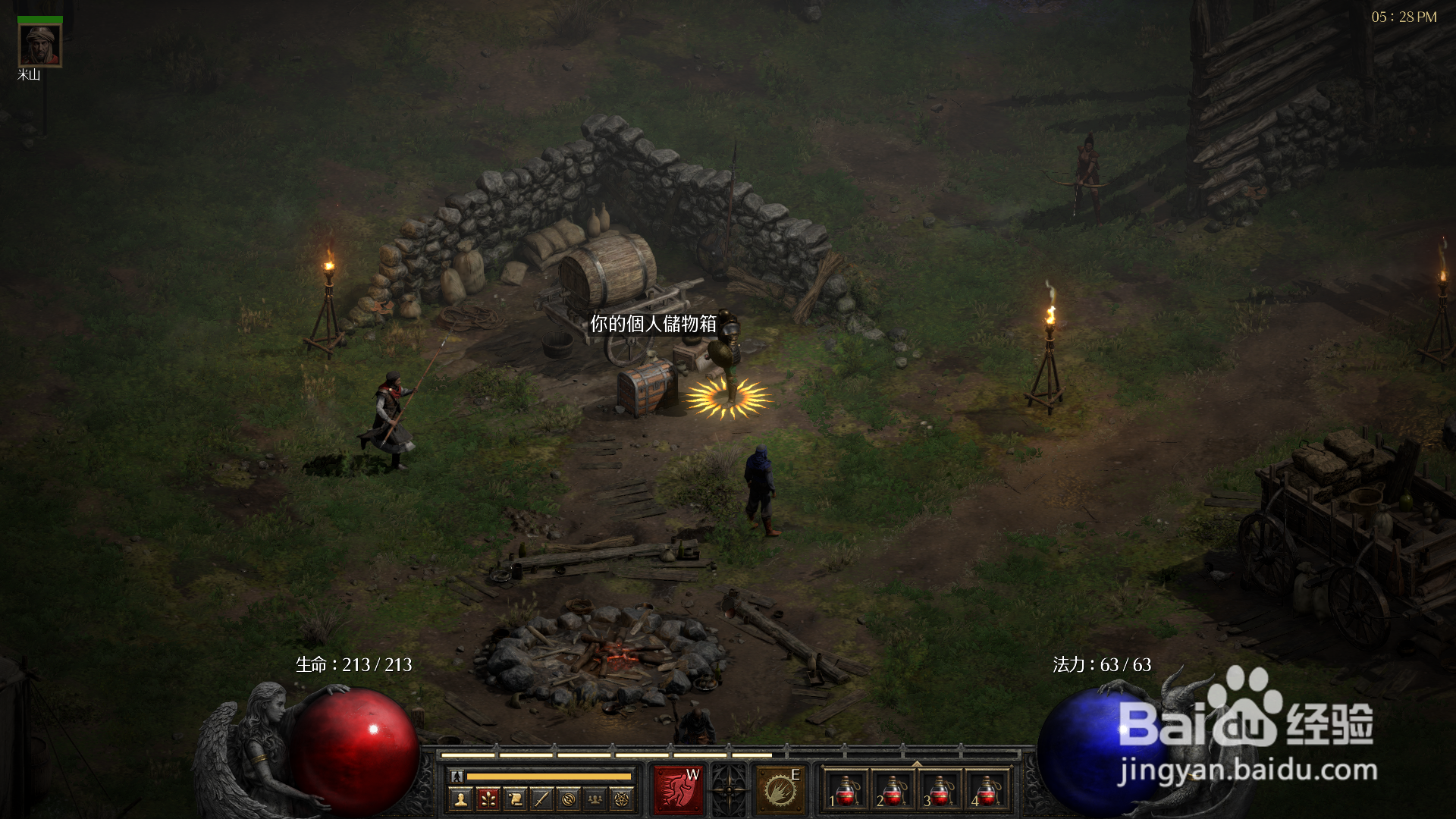Screen dimensions: 1456x819
Task: Open the inventory via sword icon
Action: click(541, 799)
